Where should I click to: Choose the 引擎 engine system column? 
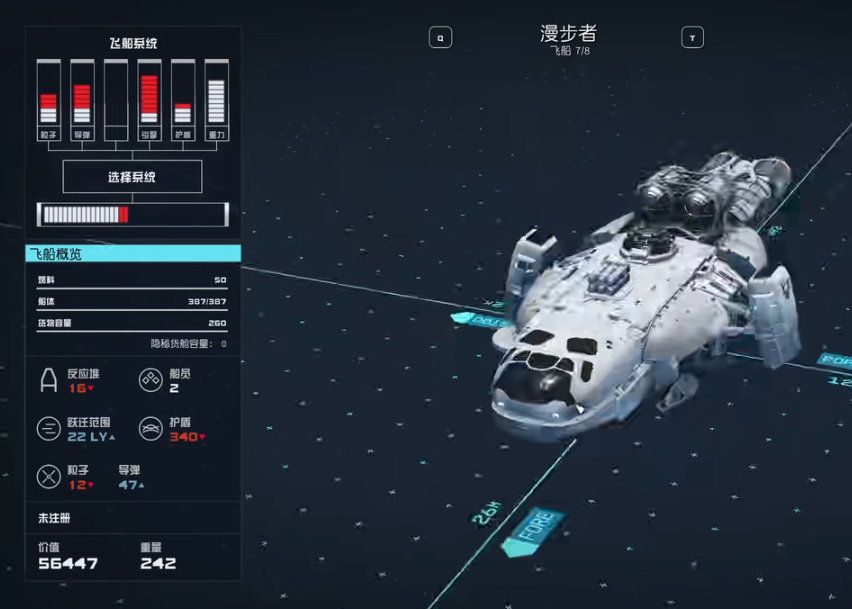[149, 100]
